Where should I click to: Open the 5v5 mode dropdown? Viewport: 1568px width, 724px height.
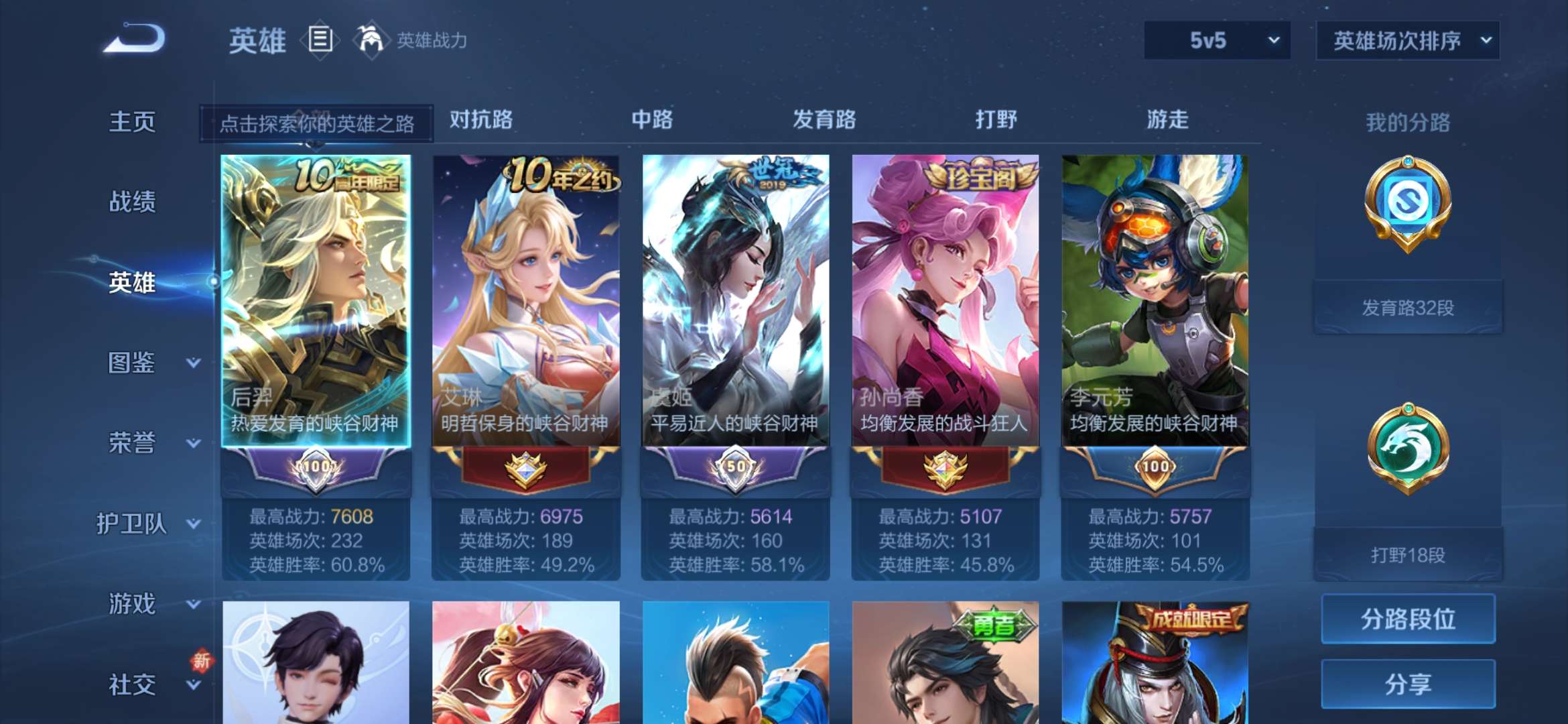click(1215, 40)
